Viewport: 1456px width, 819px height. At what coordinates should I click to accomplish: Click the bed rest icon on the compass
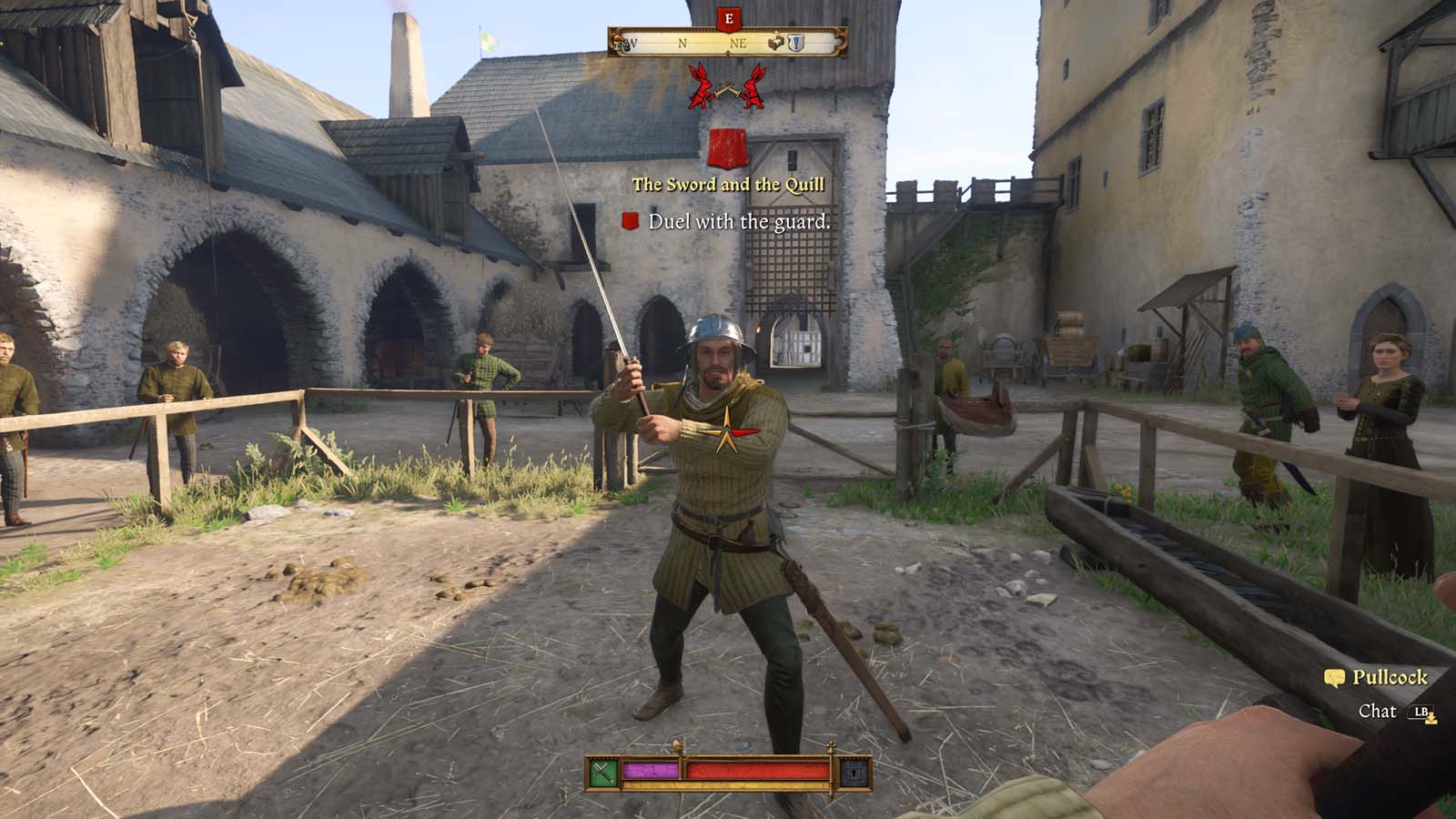pyautogui.click(x=775, y=43)
